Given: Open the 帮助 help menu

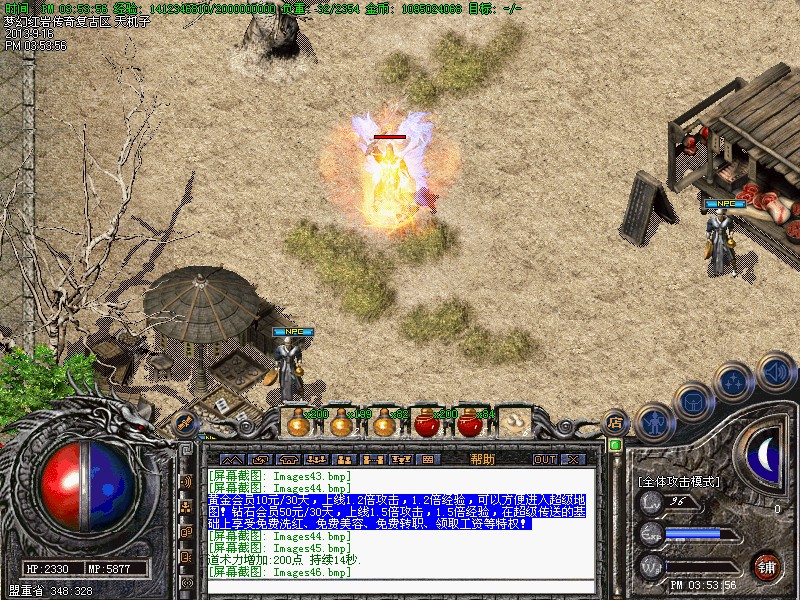Looking at the screenshot, I should pyautogui.click(x=482, y=459).
